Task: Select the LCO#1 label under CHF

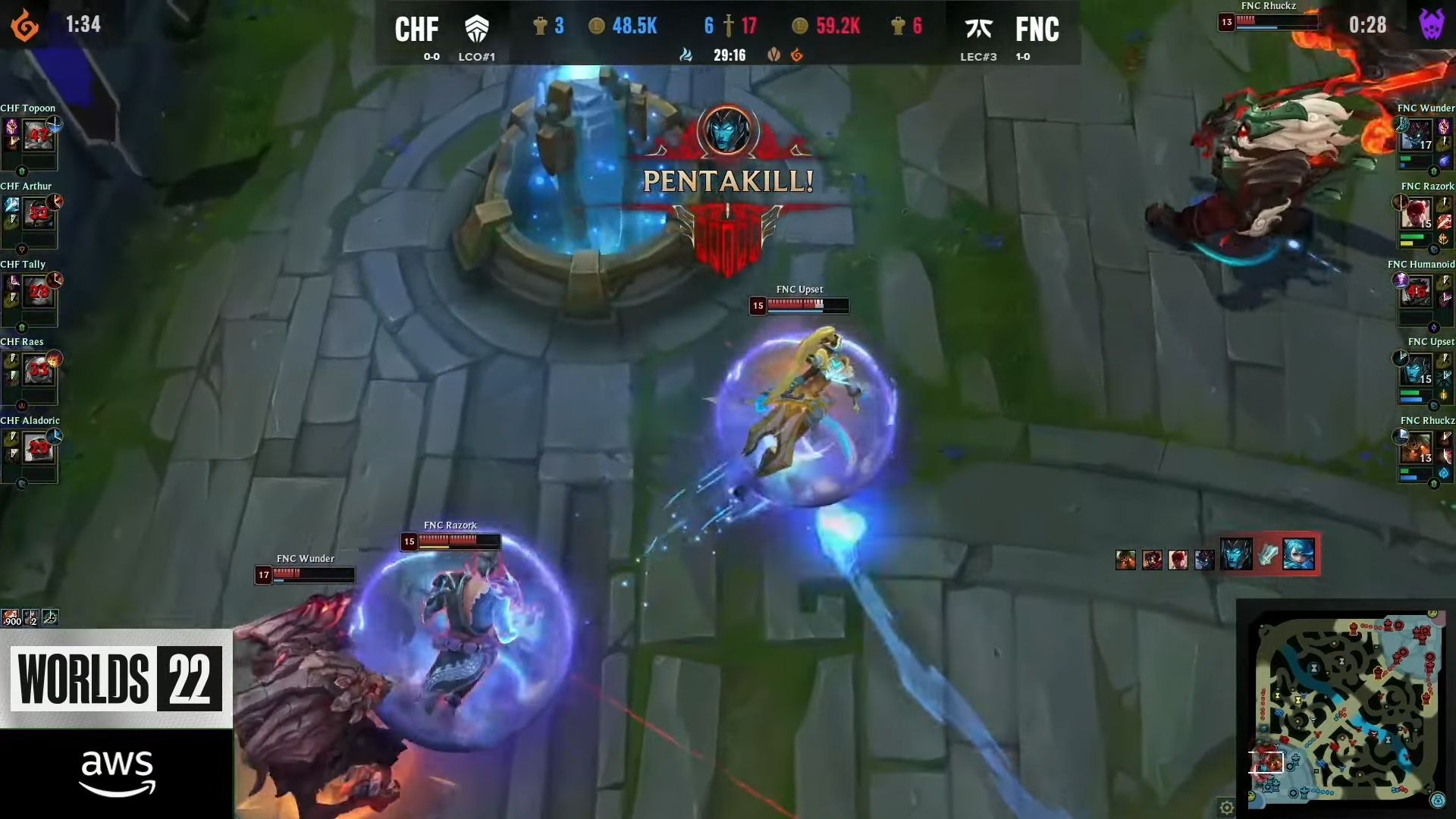Action: pyautogui.click(x=476, y=57)
